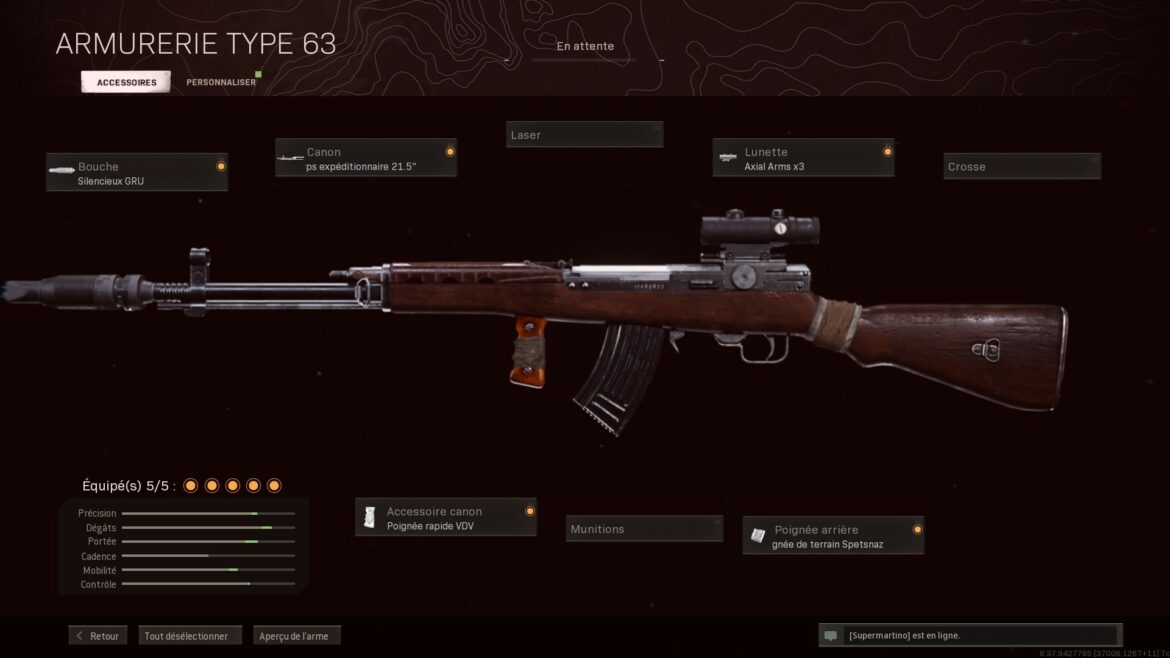Select the Bouche Silencieux GRU slot
Image resolution: width=1170 pixels, height=658 pixels.
[x=137, y=172]
